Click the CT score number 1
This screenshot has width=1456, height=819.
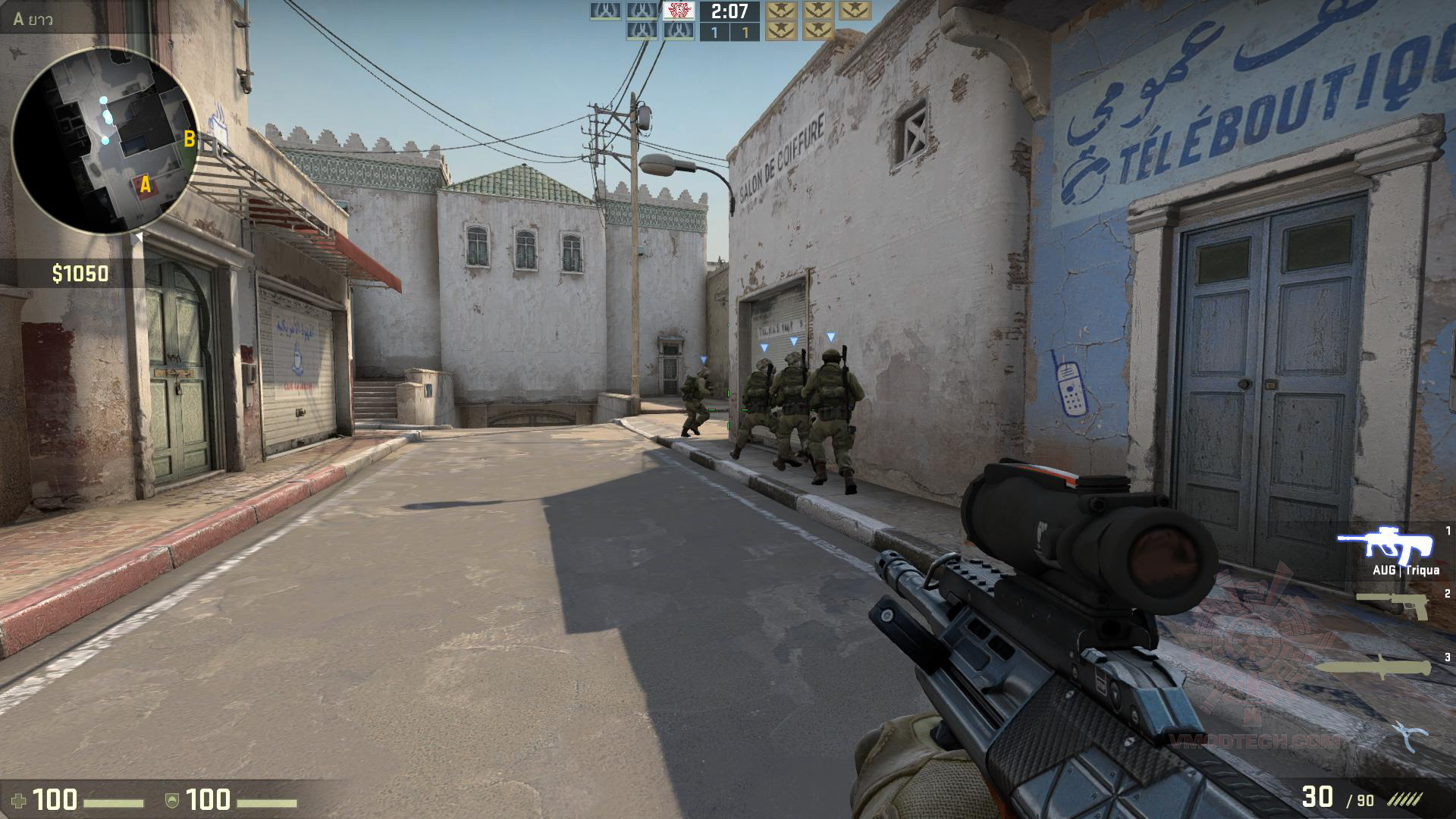pyautogui.click(x=714, y=31)
